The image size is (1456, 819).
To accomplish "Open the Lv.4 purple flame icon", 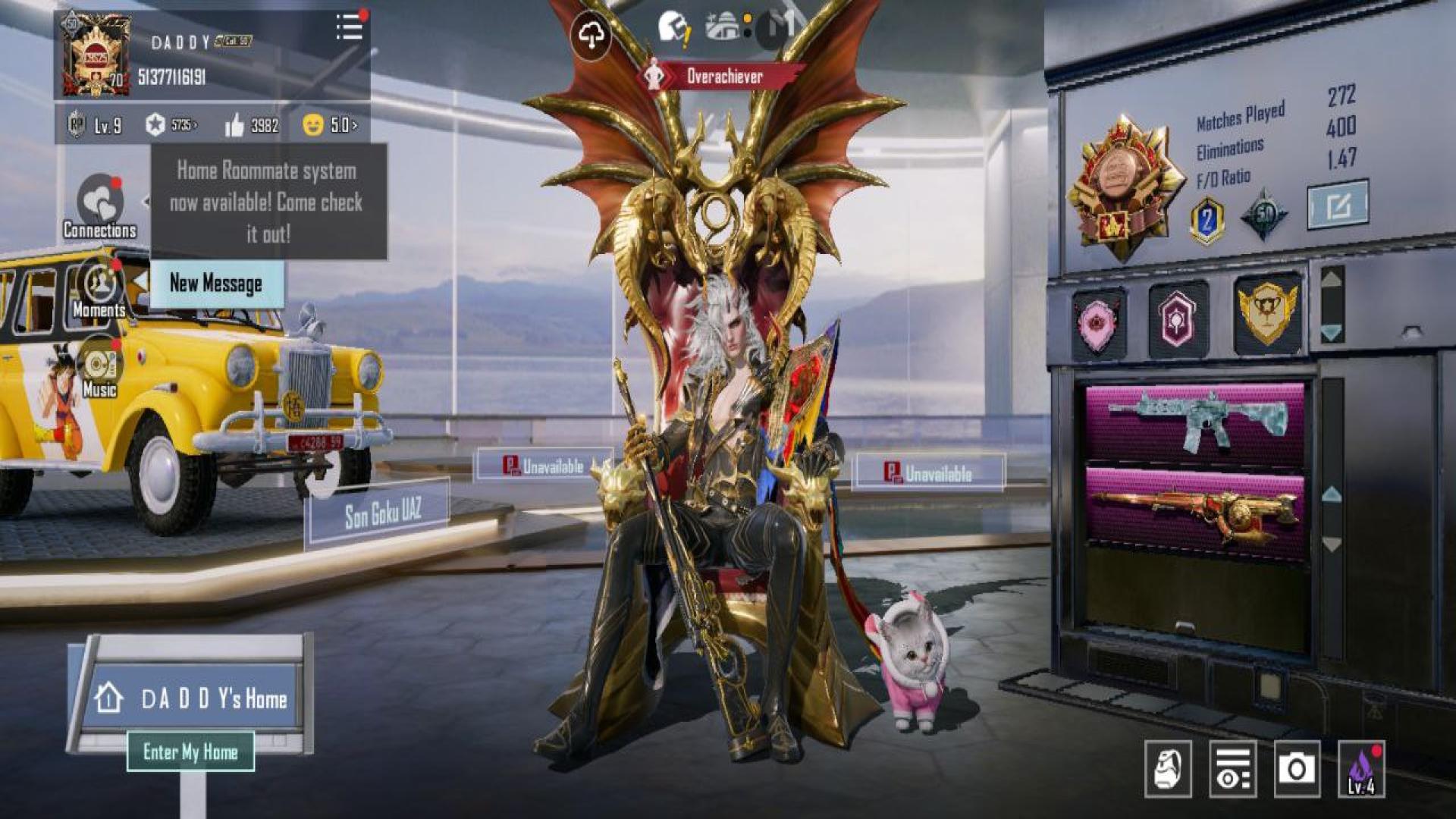I will (x=1361, y=769).
